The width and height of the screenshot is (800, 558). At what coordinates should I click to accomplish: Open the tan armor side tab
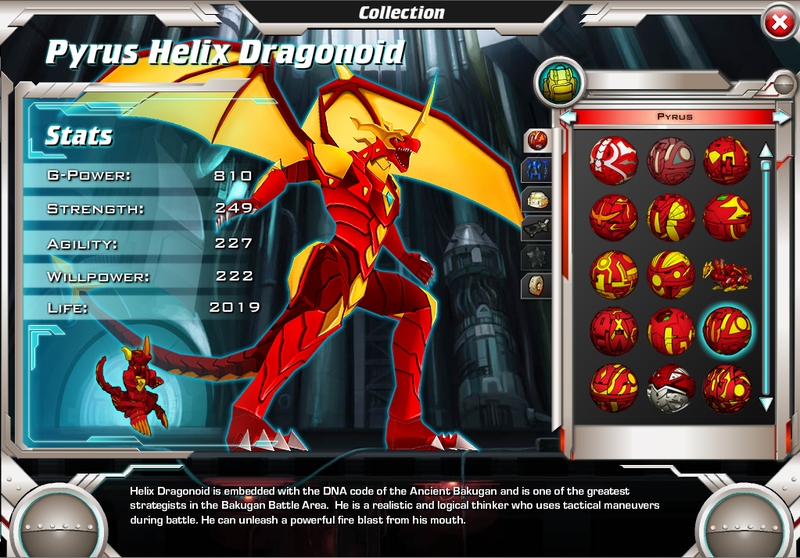[537, 198]
